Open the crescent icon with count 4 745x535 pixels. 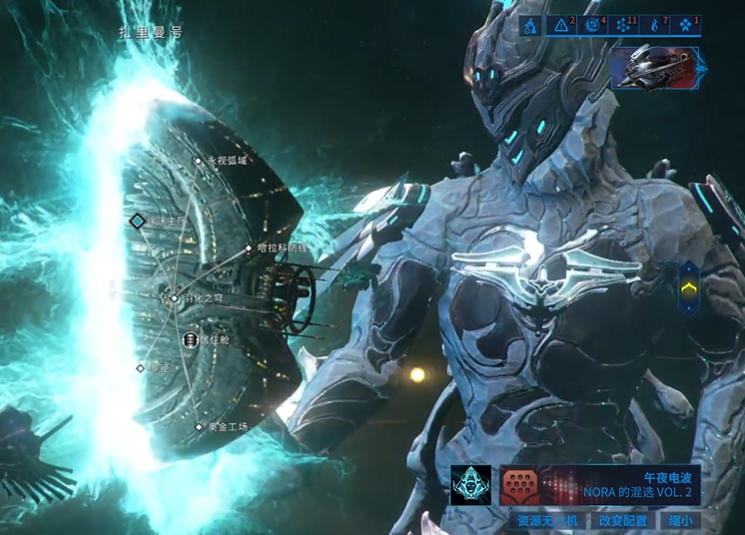pos(593,25)
